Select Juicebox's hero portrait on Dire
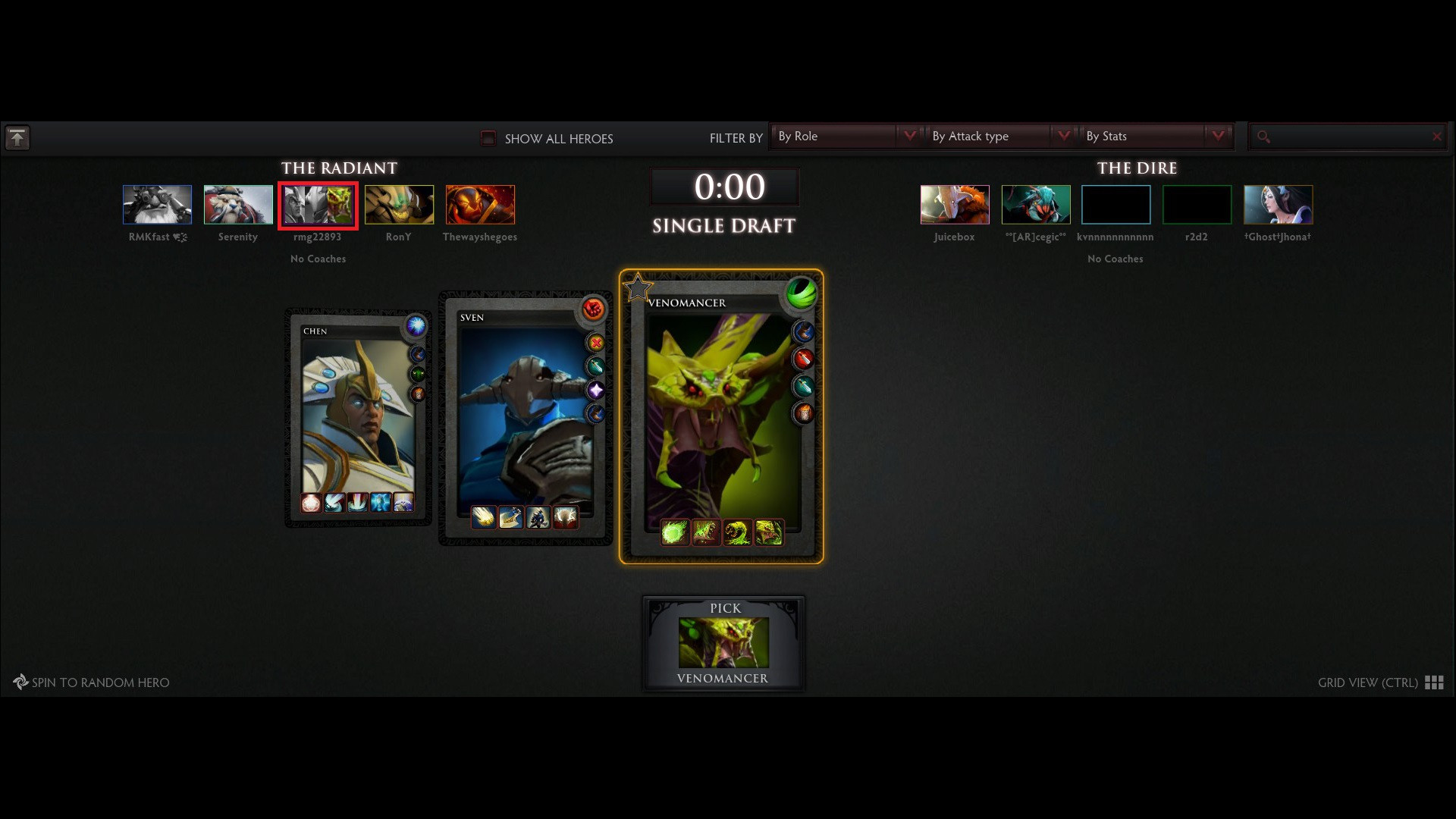 click(x=955, y=205)
